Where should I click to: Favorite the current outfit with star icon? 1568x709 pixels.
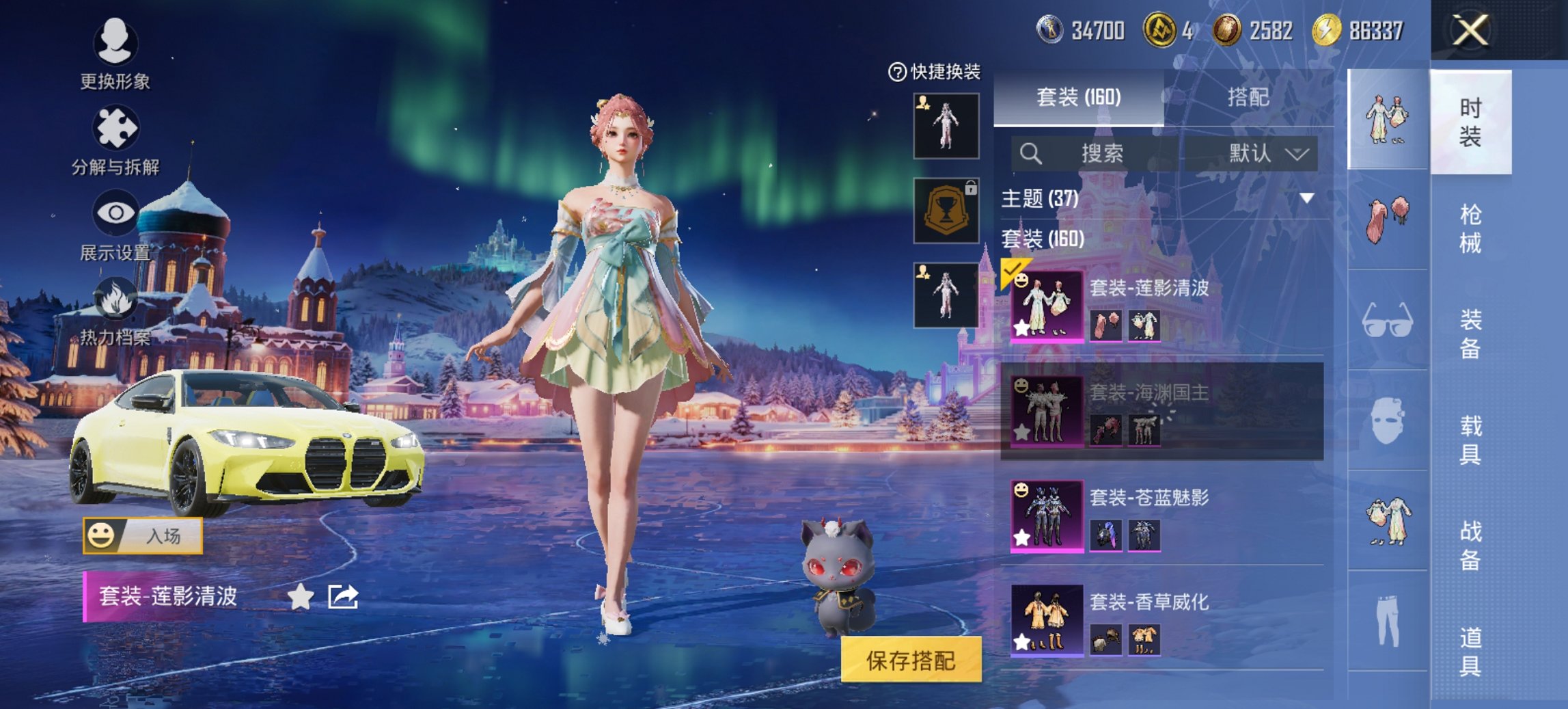[x=300, y=597]
